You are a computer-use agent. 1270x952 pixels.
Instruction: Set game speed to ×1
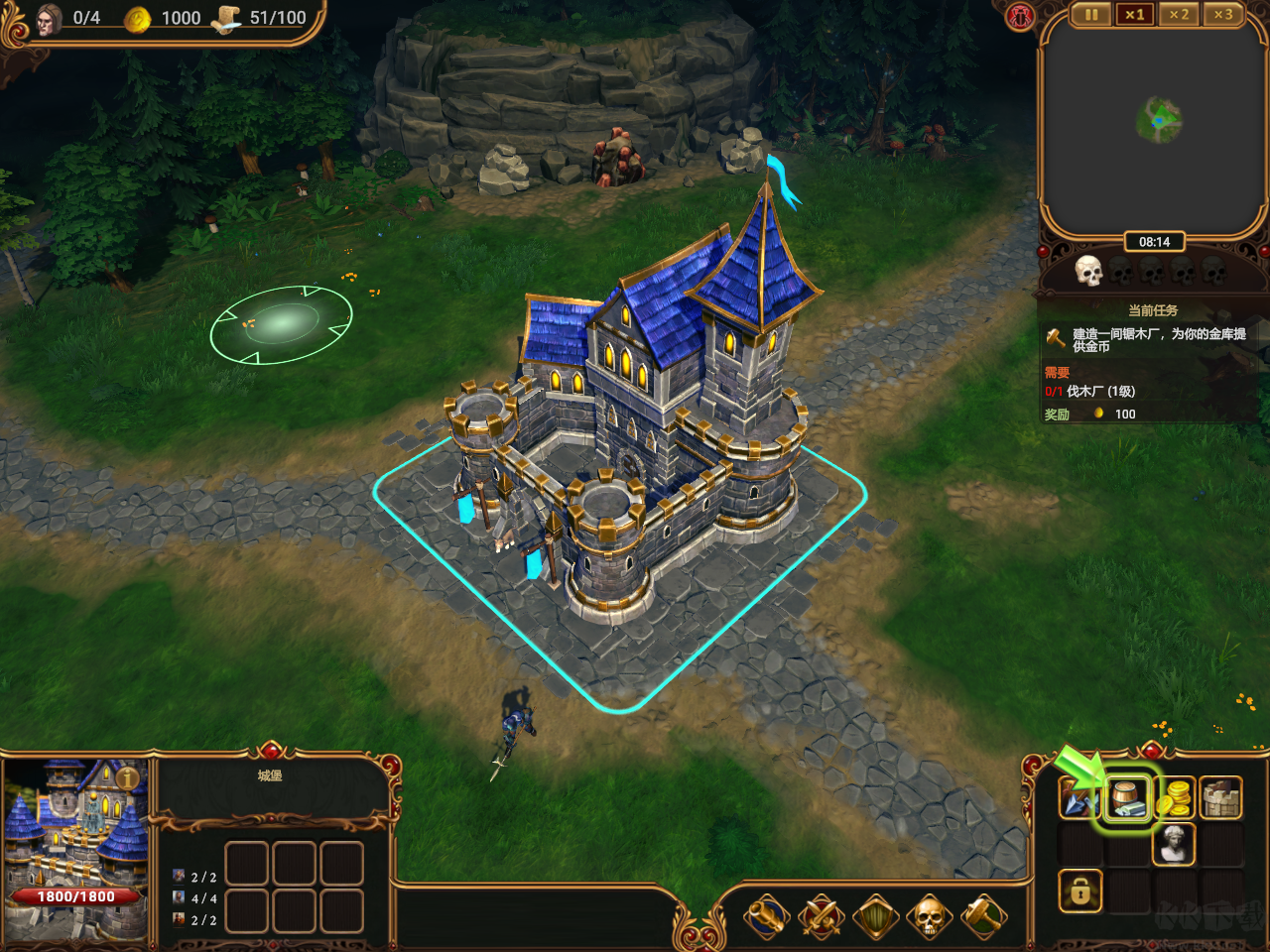tap(1135, 15)
